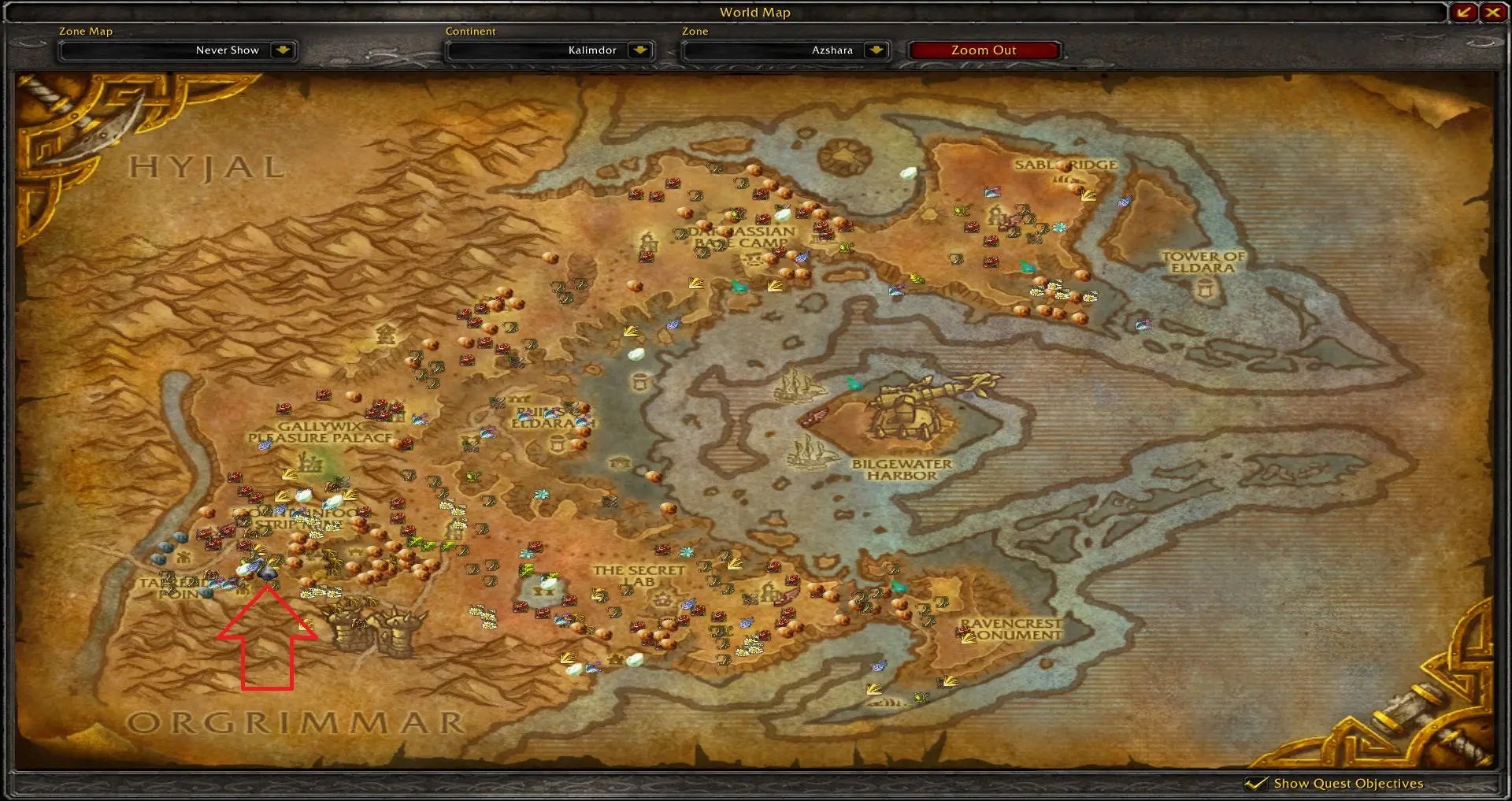This screenshot has width=1512, height=801.
Task: Open the Zone Map dropdown showing Never Show
Action: (282, 50)
